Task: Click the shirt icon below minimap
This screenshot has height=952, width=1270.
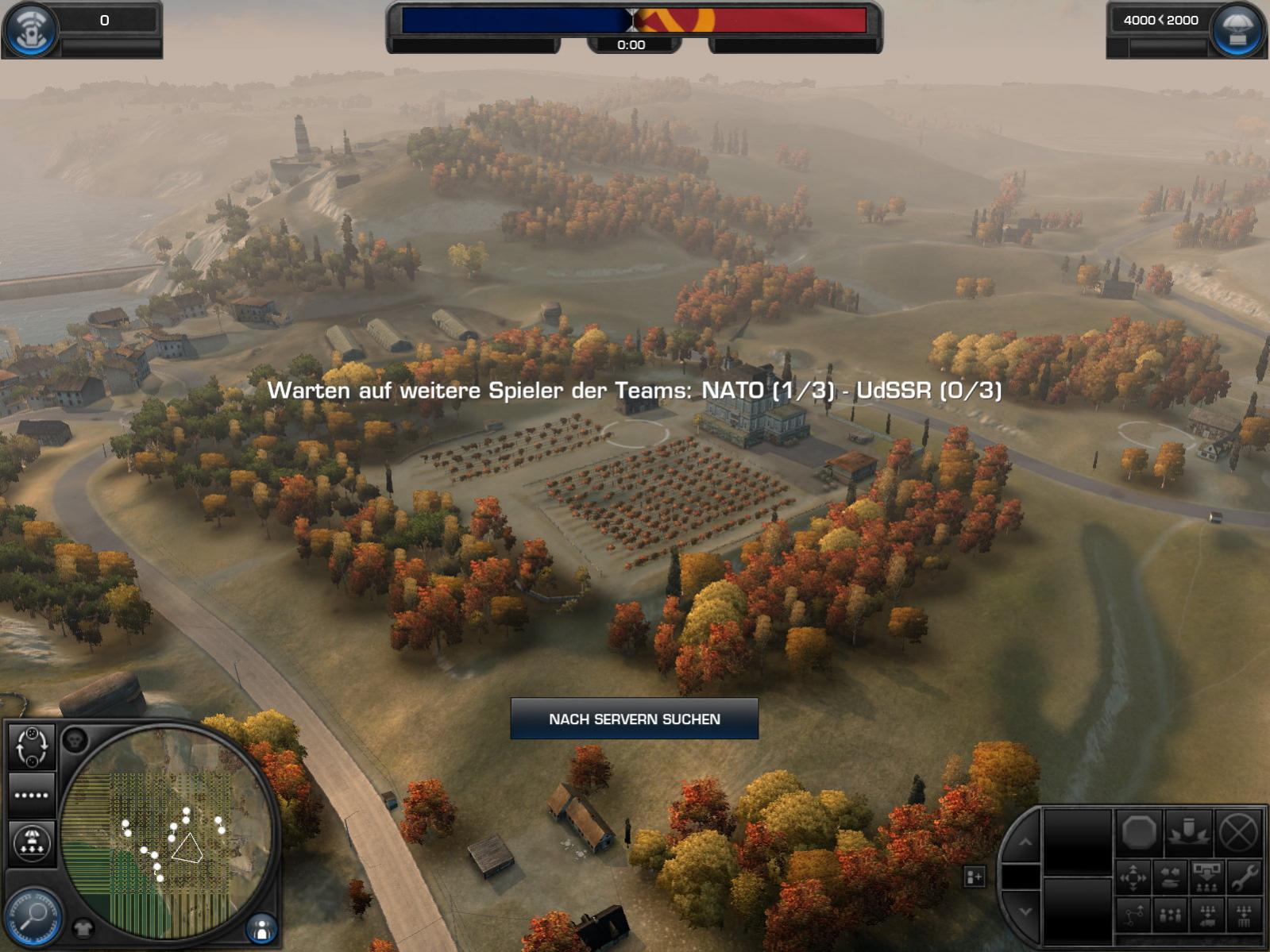Action: tap(83, 927)
